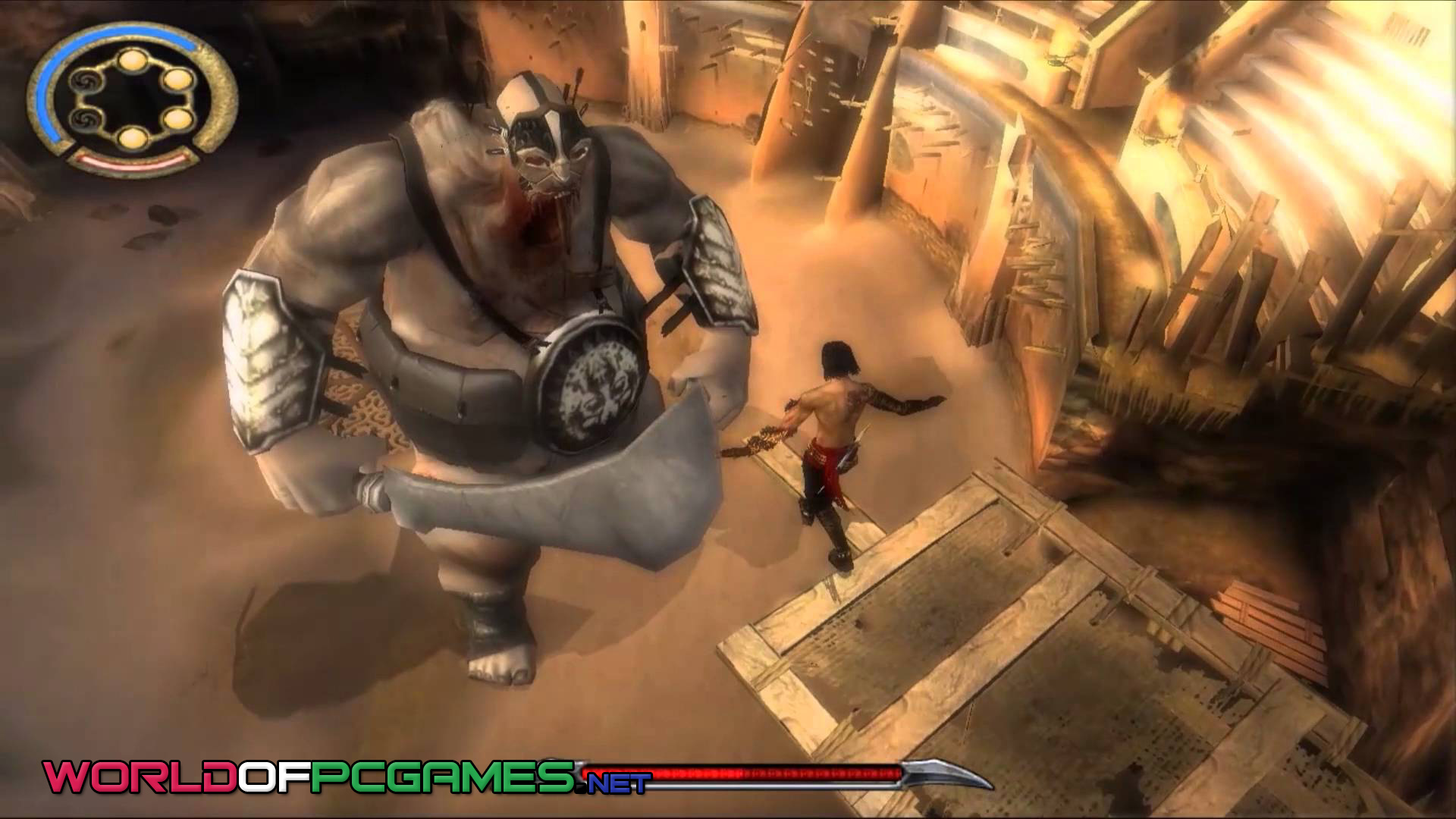Open the WorldOfPCGames.net watermark logo

tap(347, 775)
